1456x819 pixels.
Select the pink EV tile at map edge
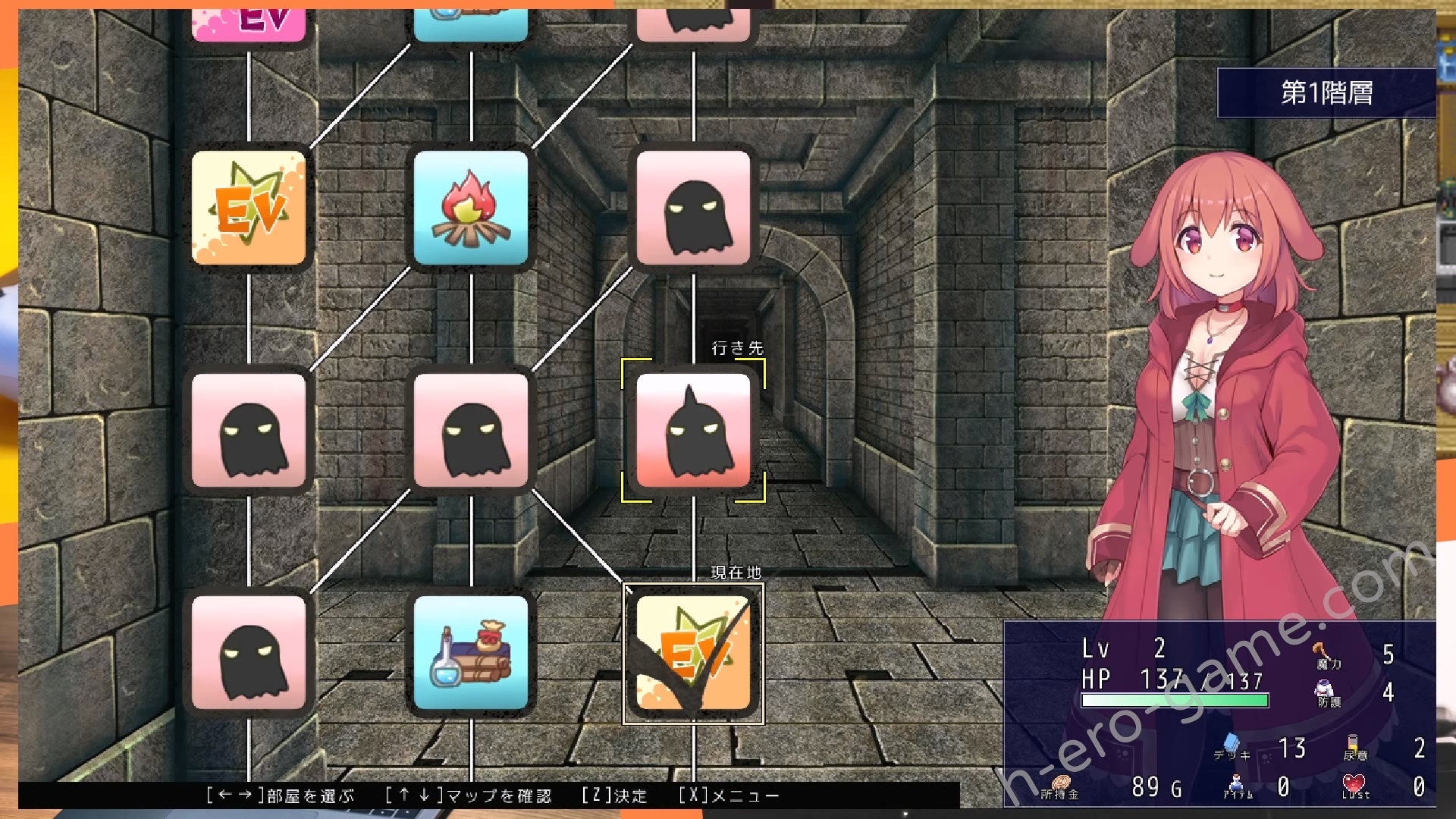coord(249,24)
